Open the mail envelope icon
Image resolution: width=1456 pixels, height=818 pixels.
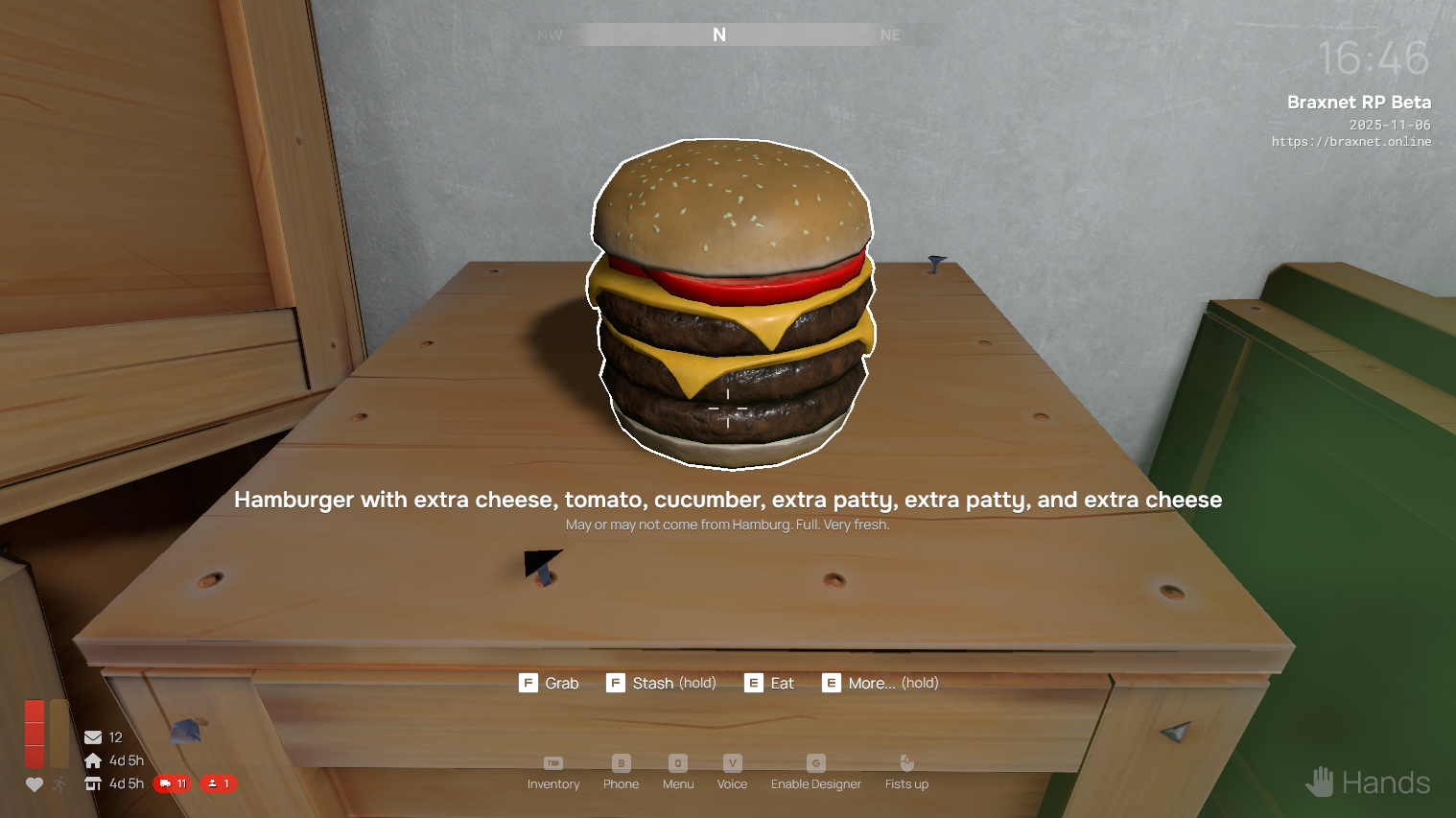(x=93, y=737)
